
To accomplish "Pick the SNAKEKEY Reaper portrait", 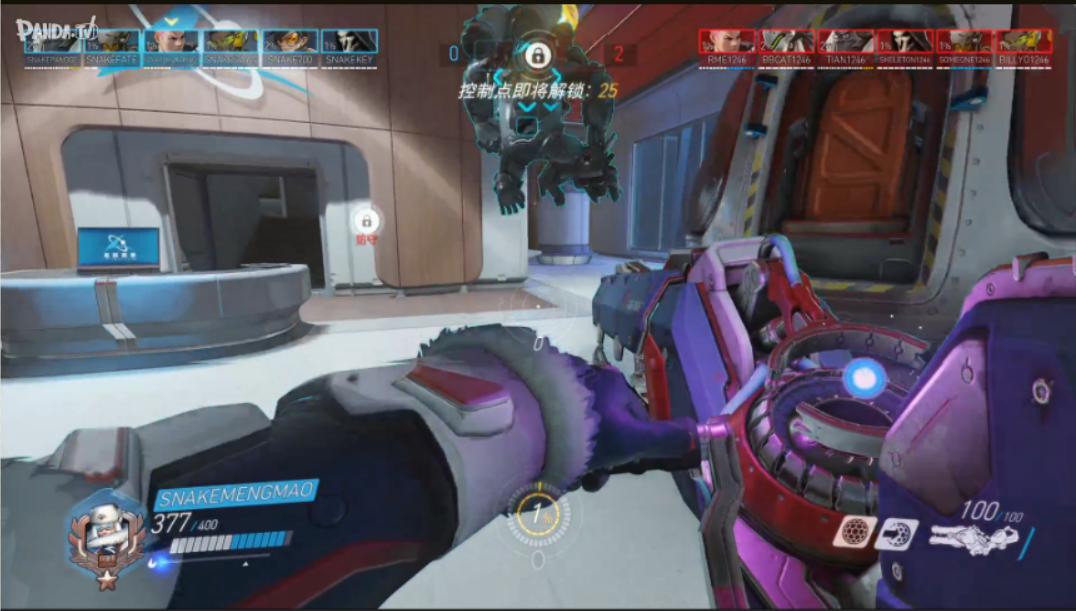I will coord(349,41).
